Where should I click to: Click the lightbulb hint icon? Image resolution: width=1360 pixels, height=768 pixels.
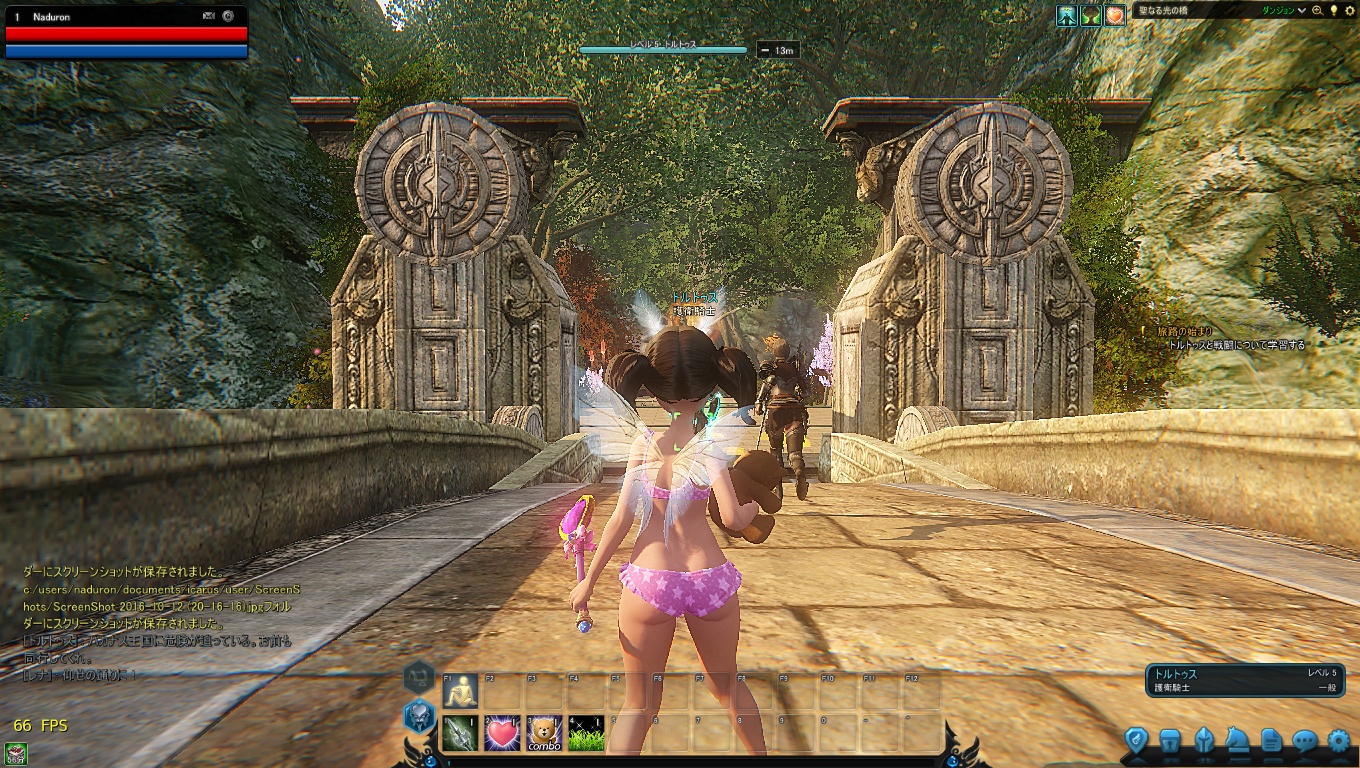tap(1333, 10)
